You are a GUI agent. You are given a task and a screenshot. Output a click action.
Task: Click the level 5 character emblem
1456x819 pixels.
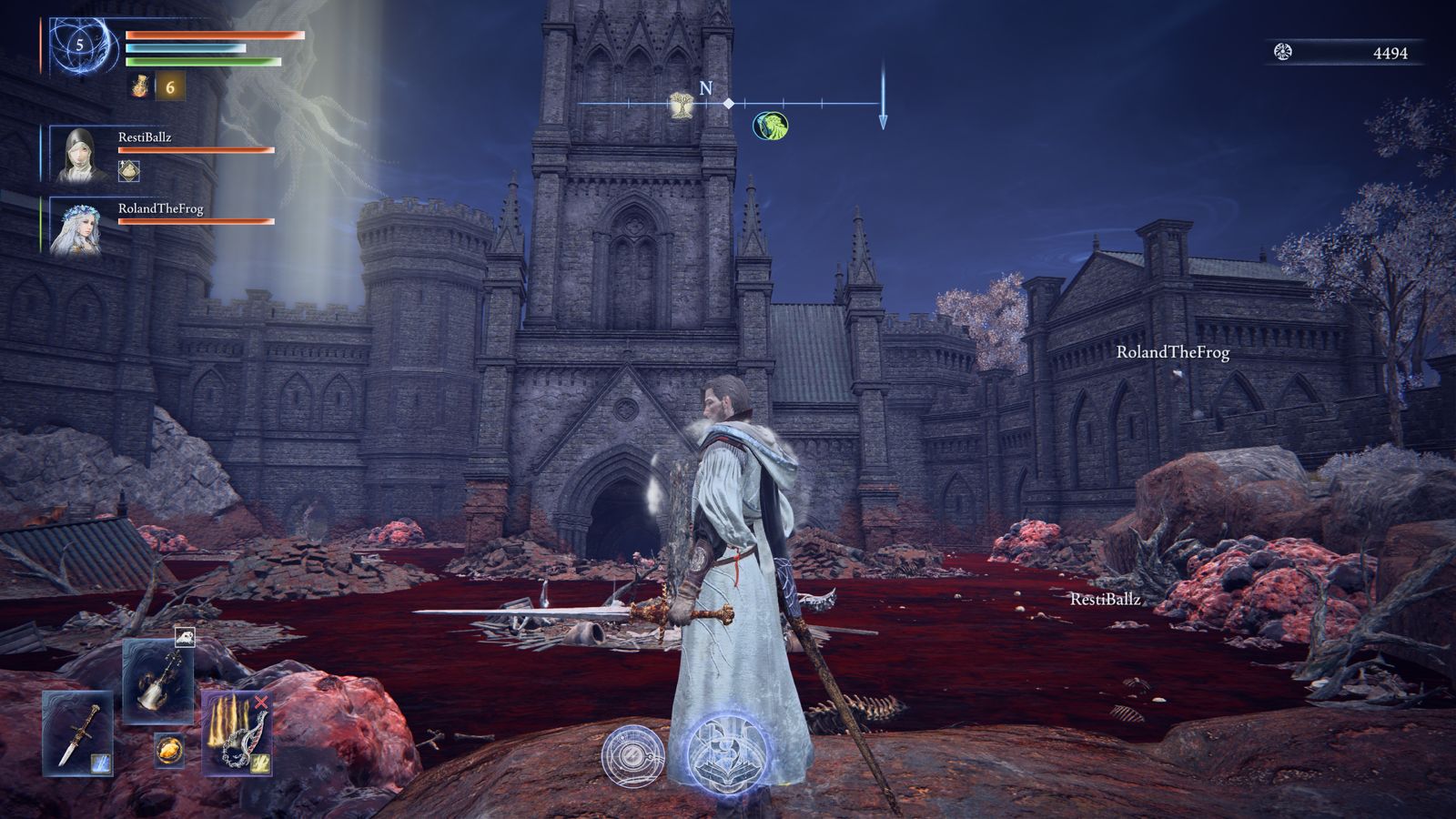pyautogui.click(x=80, y=45)
